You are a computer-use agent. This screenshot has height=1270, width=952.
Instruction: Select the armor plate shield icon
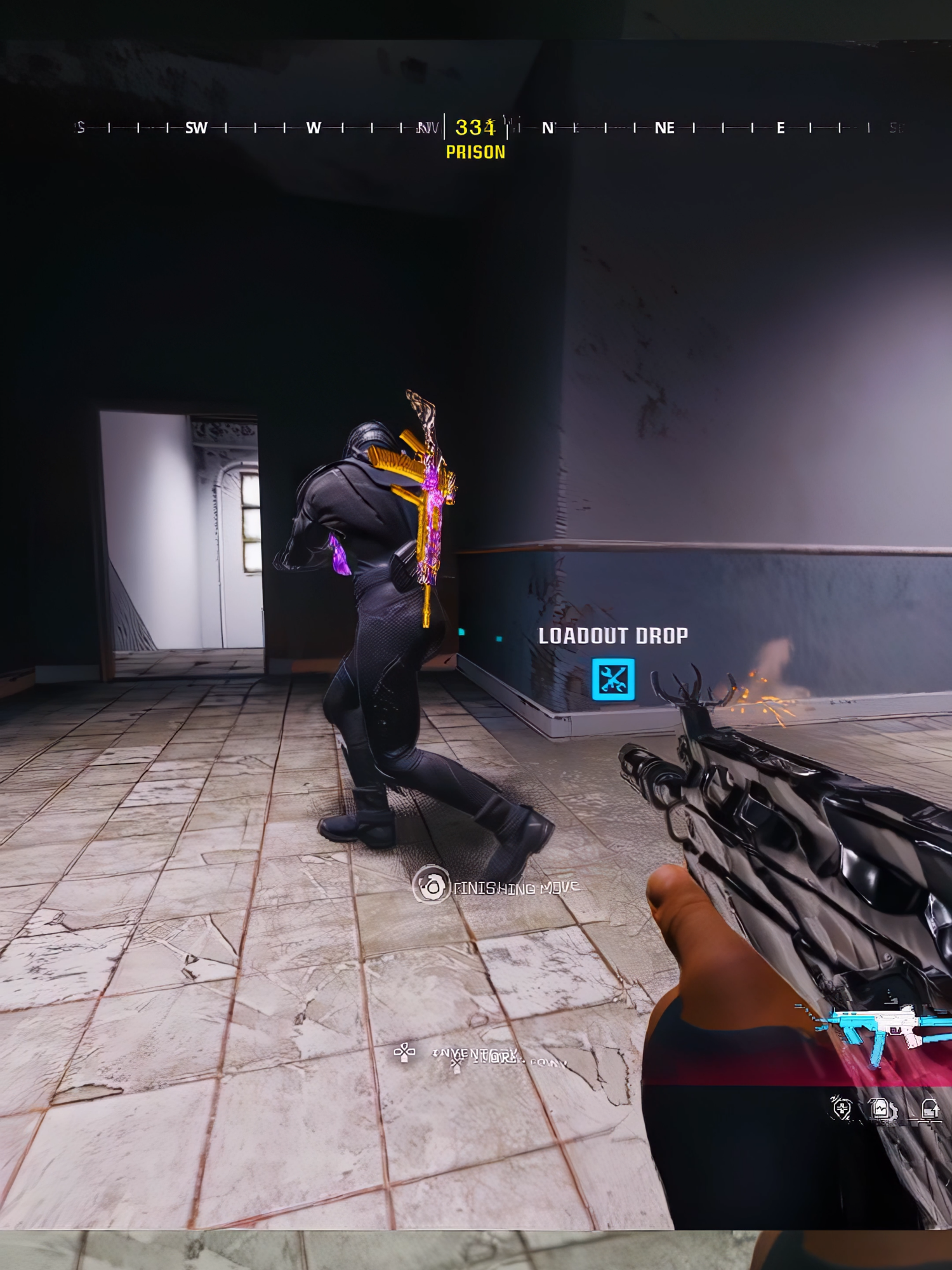tap(841, 1108)
